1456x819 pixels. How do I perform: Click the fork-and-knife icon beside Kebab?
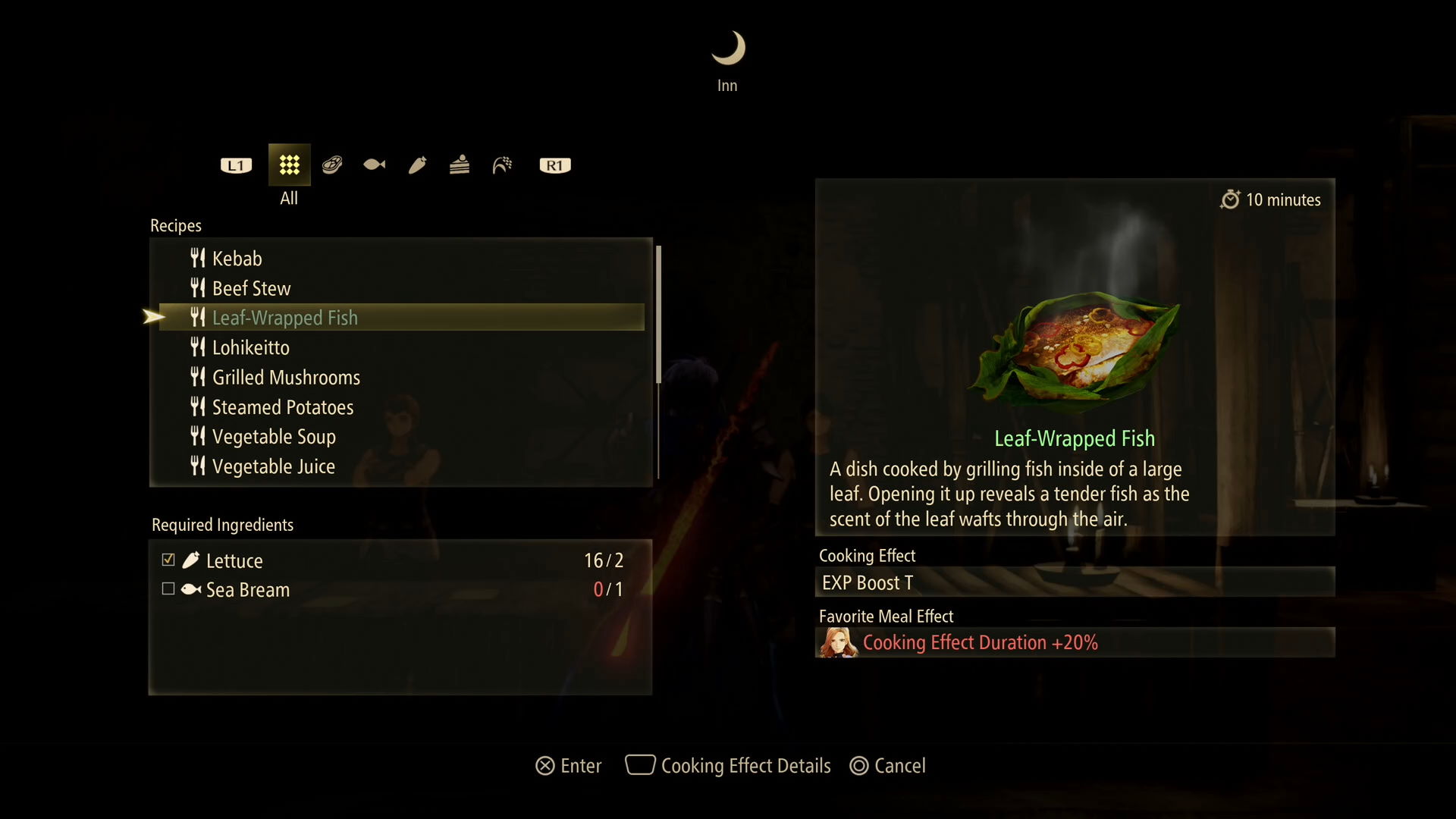pyautogui.click(x=197, y=258)
